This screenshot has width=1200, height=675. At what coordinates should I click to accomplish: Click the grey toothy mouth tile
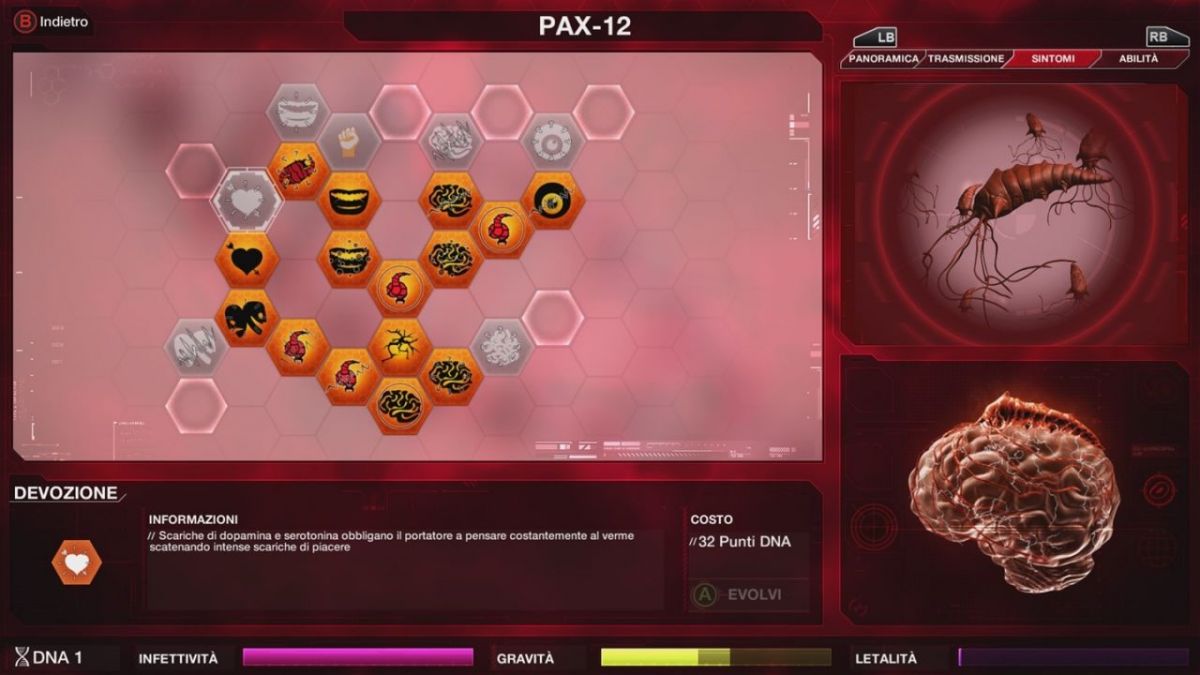(297, 112)
